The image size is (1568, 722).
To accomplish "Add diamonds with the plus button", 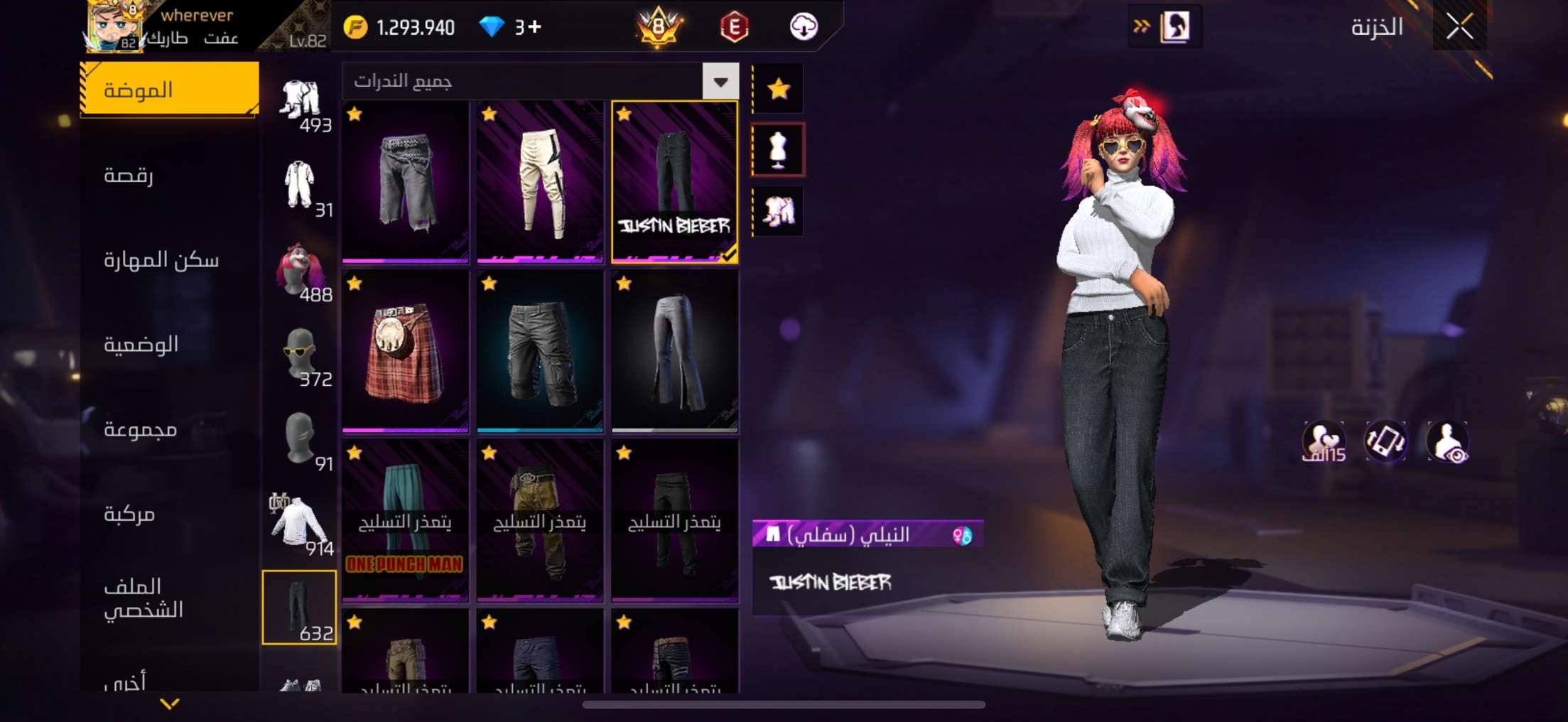I will 535,27.
